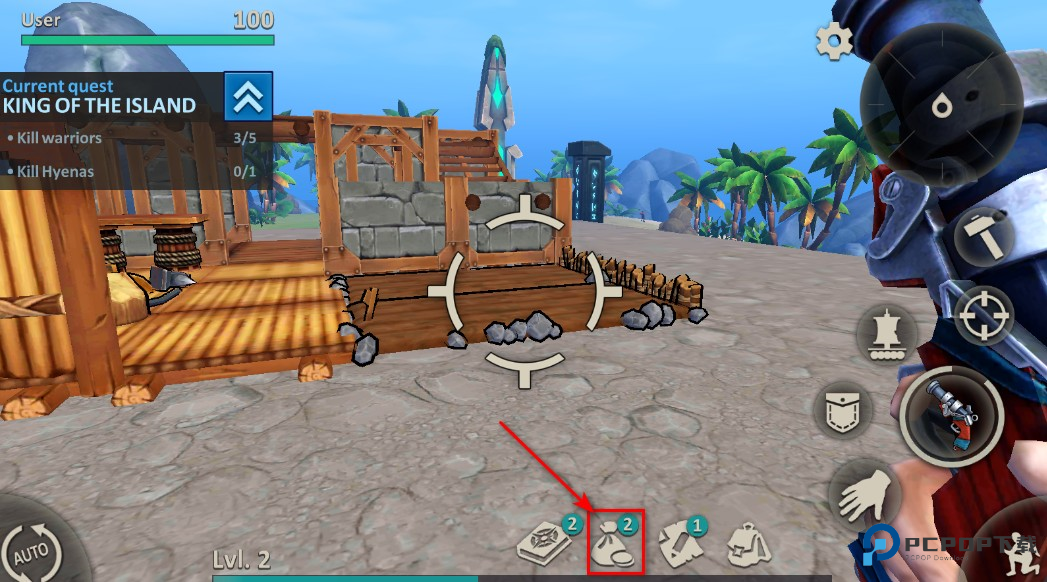This screenshot has height=582, width=1047.
Task: Toggle the AUTO mode button
Action: point(33,548)
